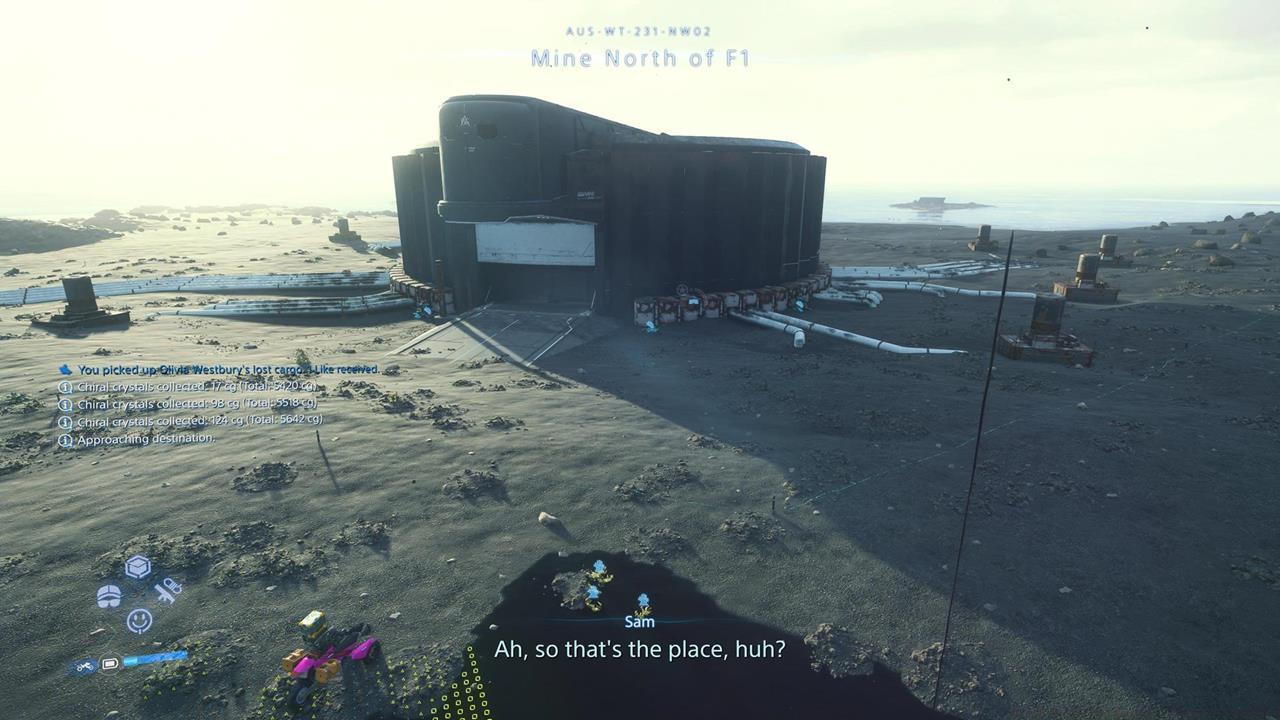Select the Sam name label above the subtitle
This screenshot has height=720, width=1280.
[639, 621]
